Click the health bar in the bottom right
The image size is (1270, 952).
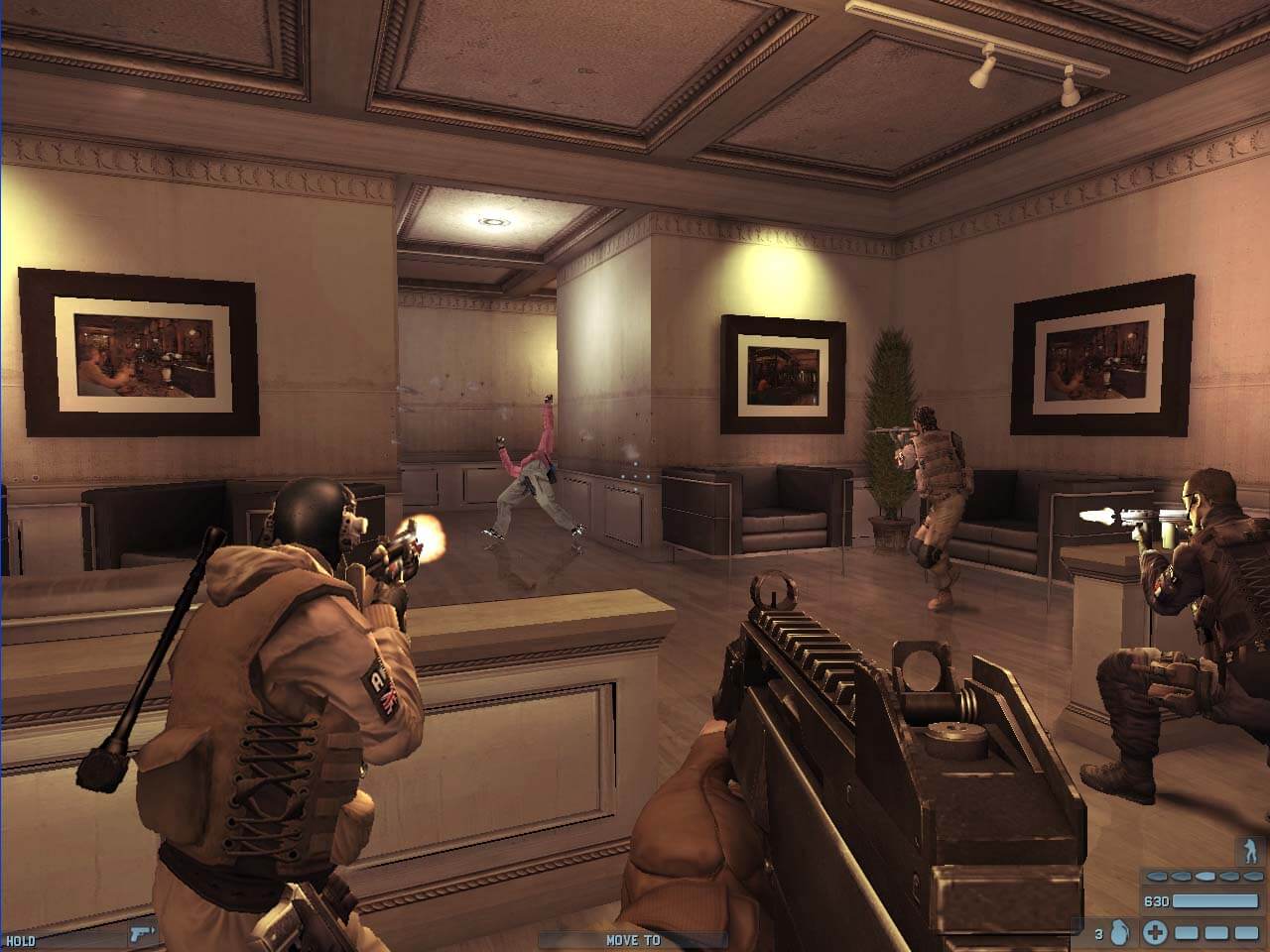pyautogui.click(x=1215, y=932)
